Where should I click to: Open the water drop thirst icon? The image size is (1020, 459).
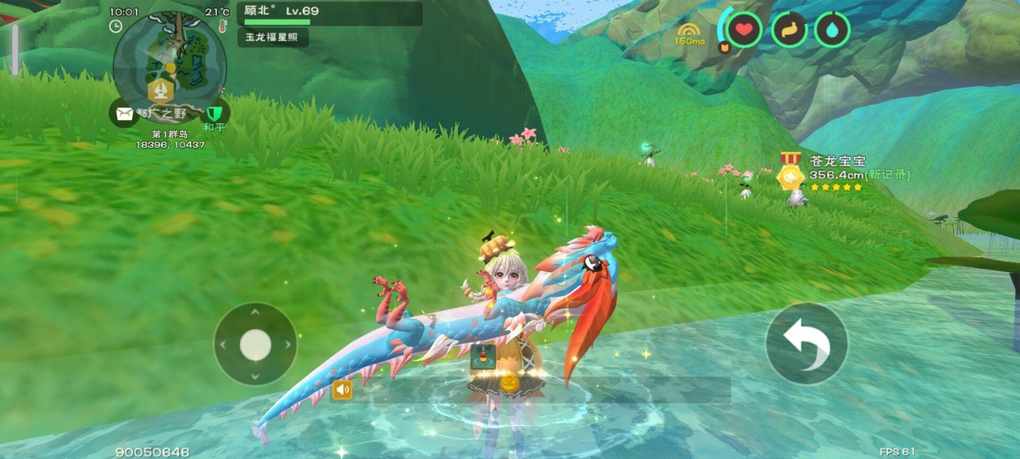[x=832, y=30]
